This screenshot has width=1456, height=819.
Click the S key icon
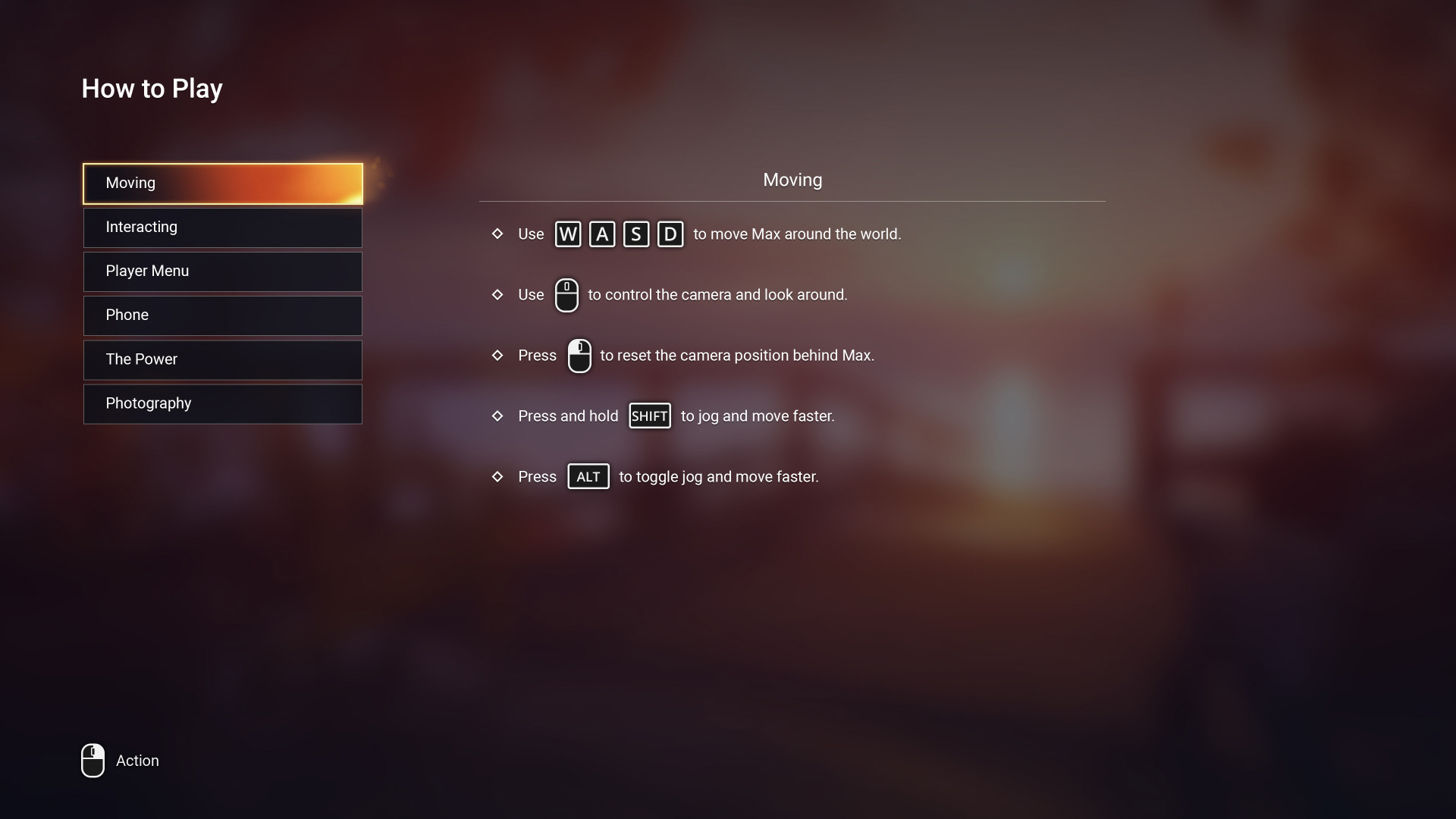[635, 234]
